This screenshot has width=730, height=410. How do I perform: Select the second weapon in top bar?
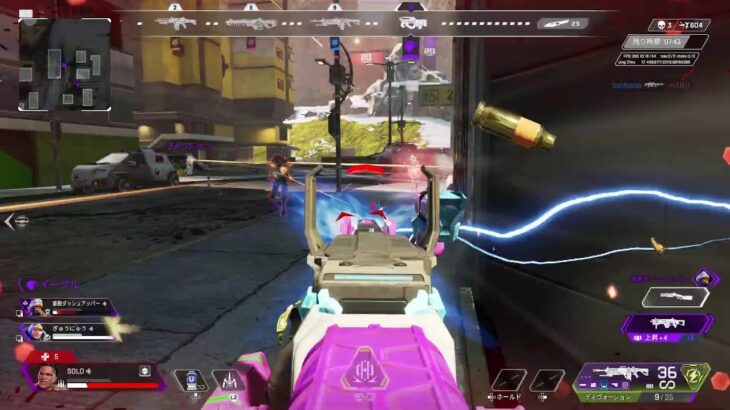(x=251, y=22)
